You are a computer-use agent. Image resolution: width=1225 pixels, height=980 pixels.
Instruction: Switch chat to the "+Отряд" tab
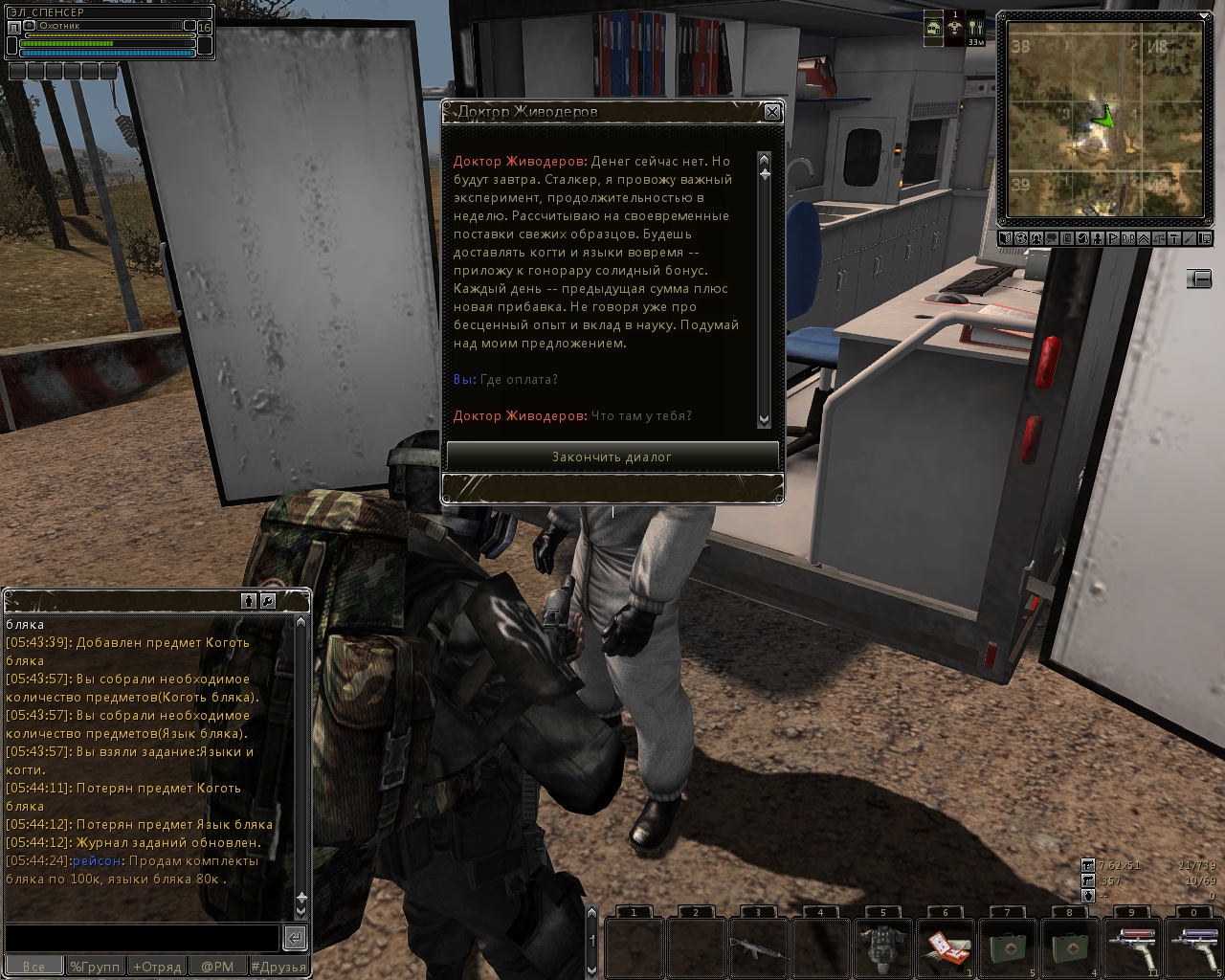[156, 967]
